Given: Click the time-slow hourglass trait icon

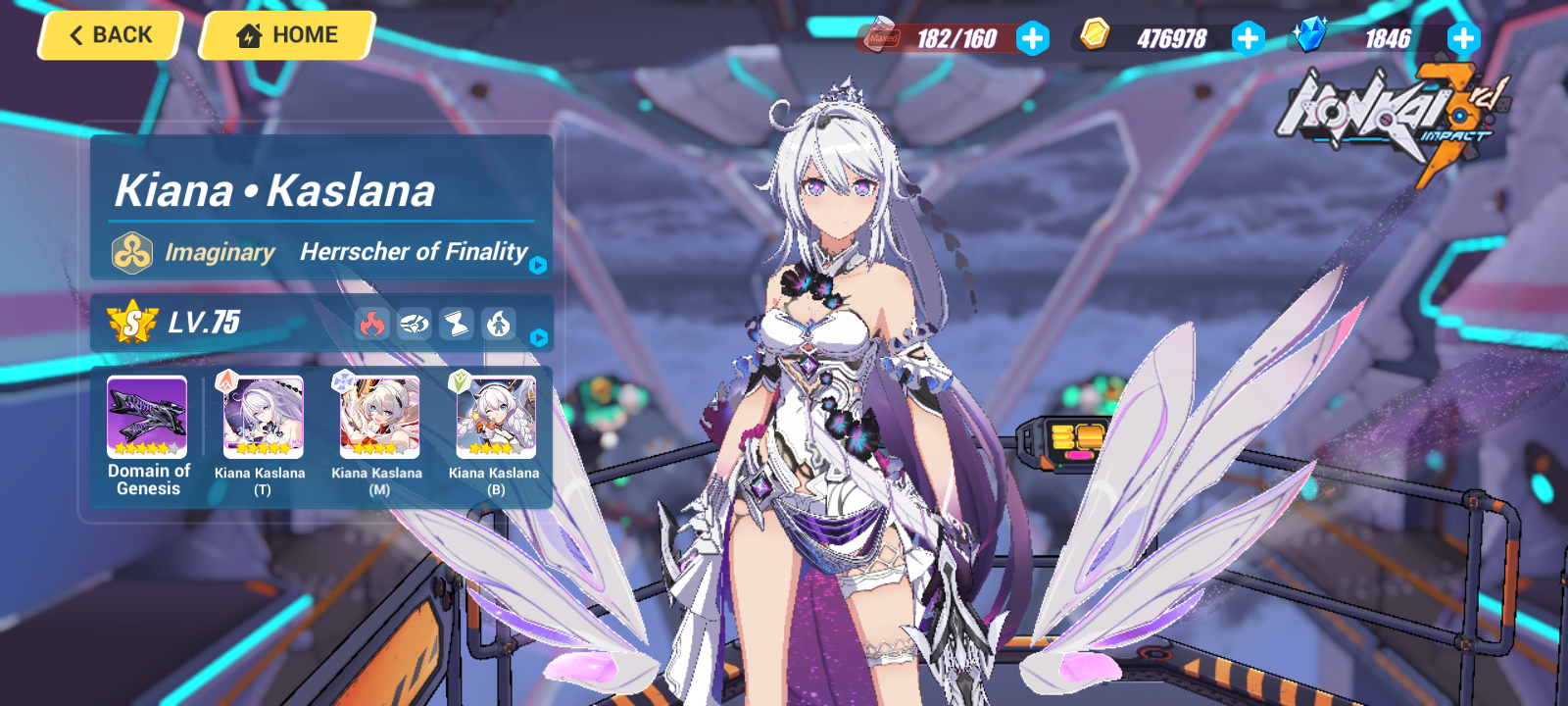Looking at the screenshot, I should tap(456, 324).
